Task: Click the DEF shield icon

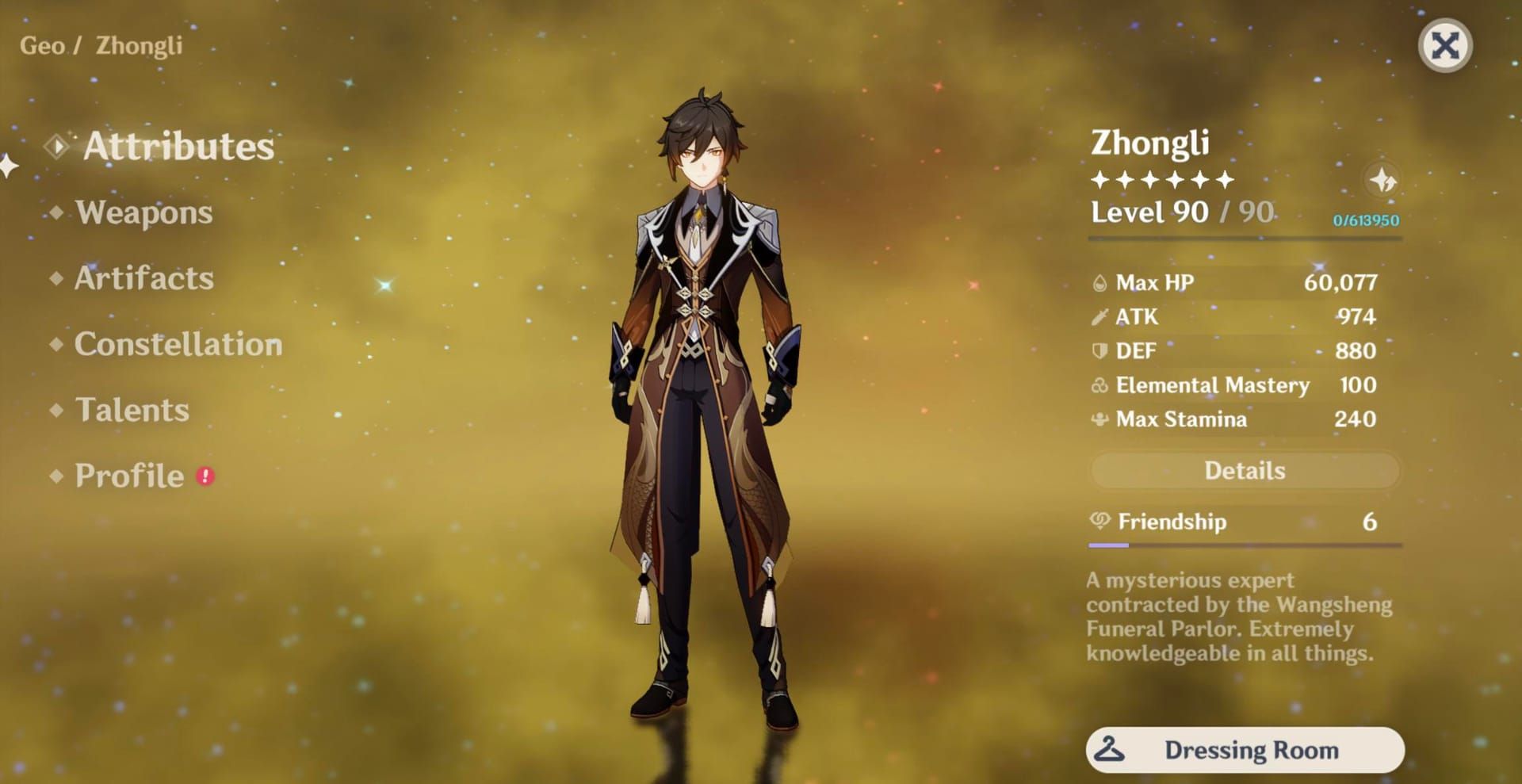Action: click(x=1100, y=350)
